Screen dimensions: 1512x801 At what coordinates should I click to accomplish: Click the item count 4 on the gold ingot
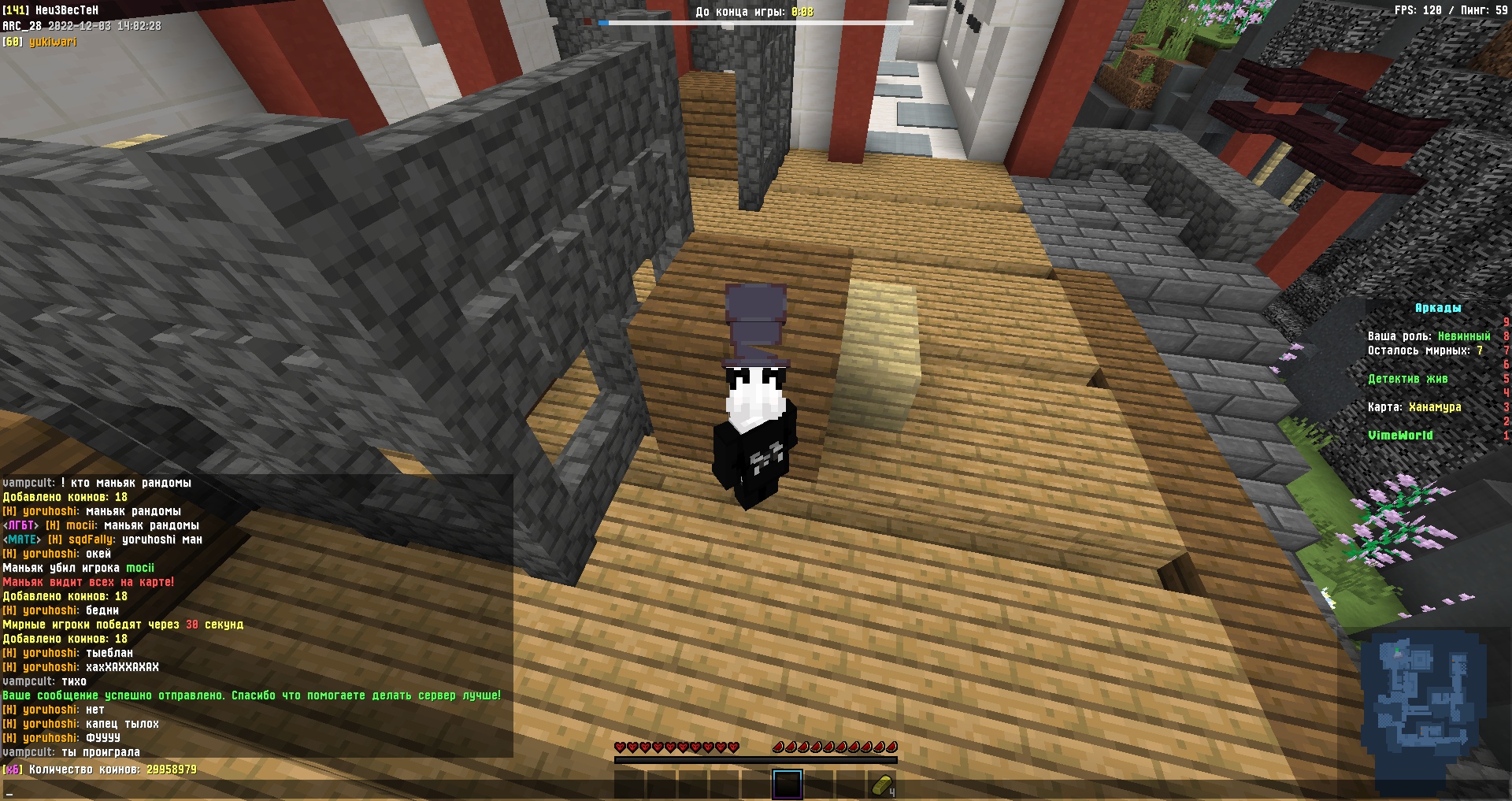[892, 791]
